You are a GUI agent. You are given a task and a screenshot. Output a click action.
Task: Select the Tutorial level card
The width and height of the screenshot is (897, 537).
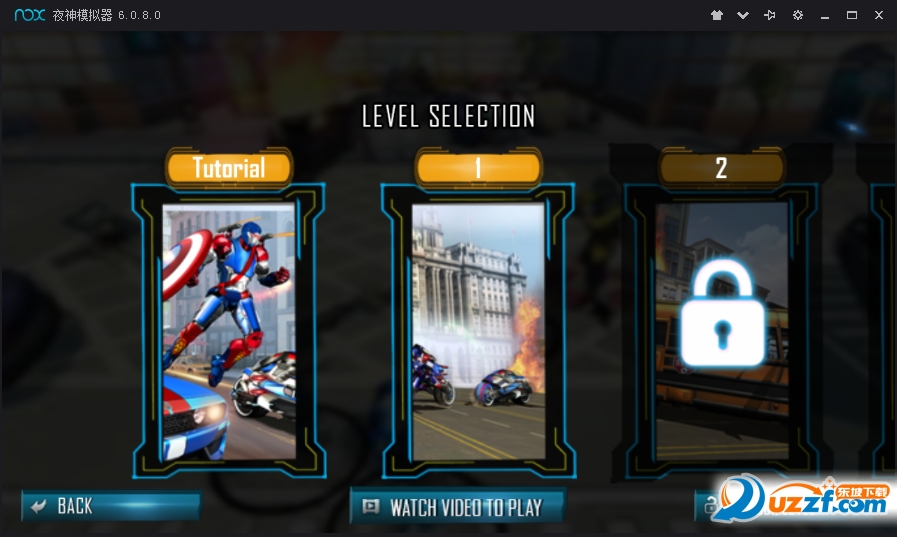pyautogui.click(x=229, y=330)
